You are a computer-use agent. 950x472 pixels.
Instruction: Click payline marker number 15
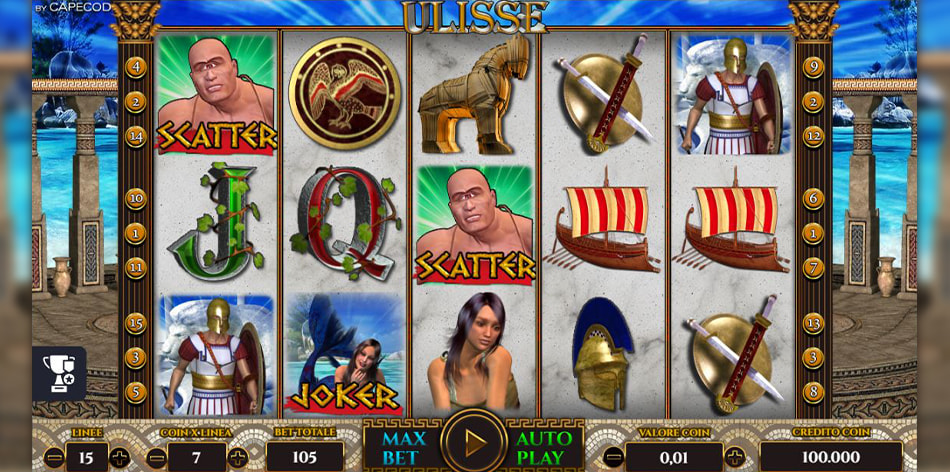[136, 323]
